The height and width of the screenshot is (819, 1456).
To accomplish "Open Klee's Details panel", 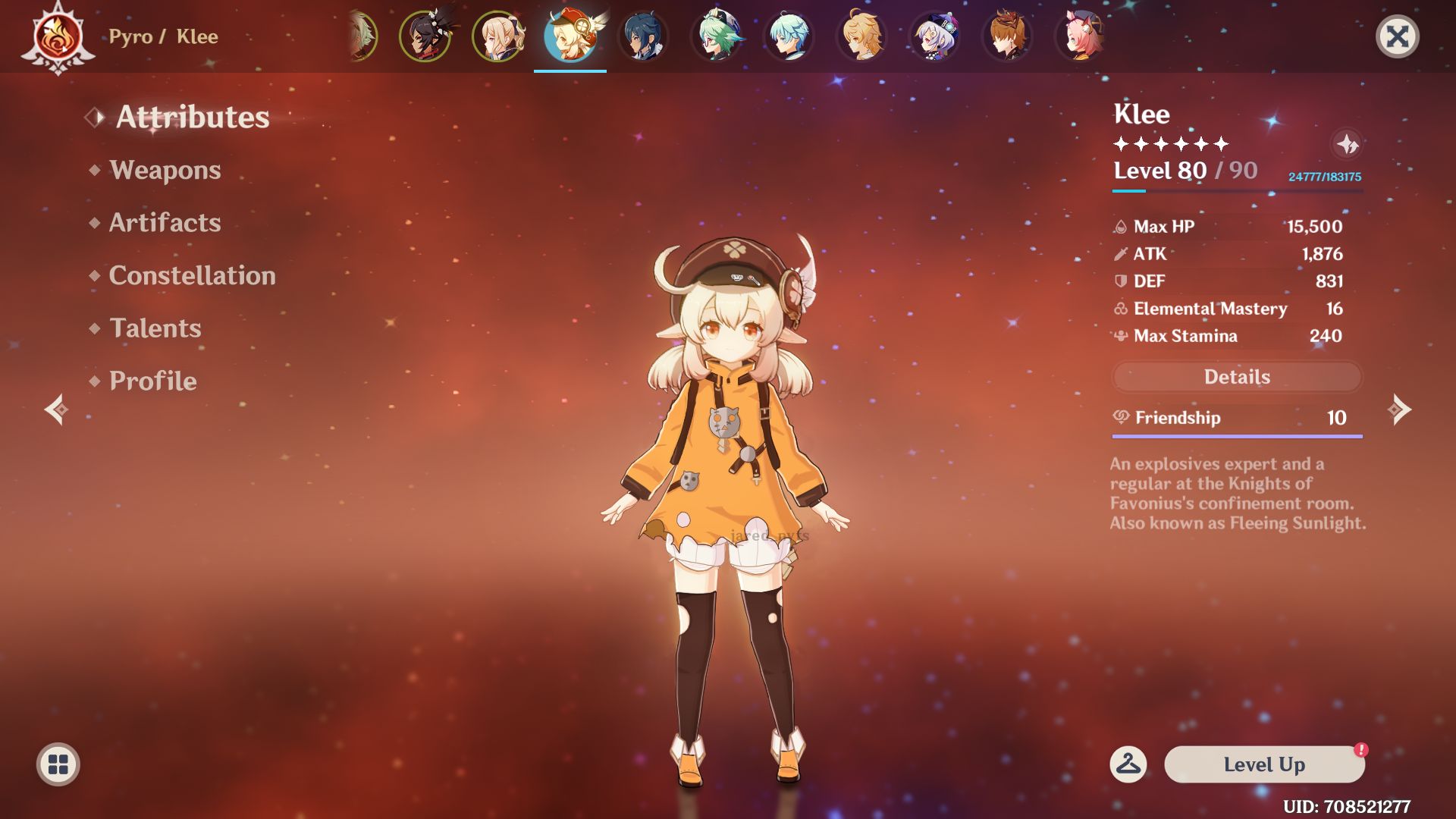I will [x=1236, y=377].
